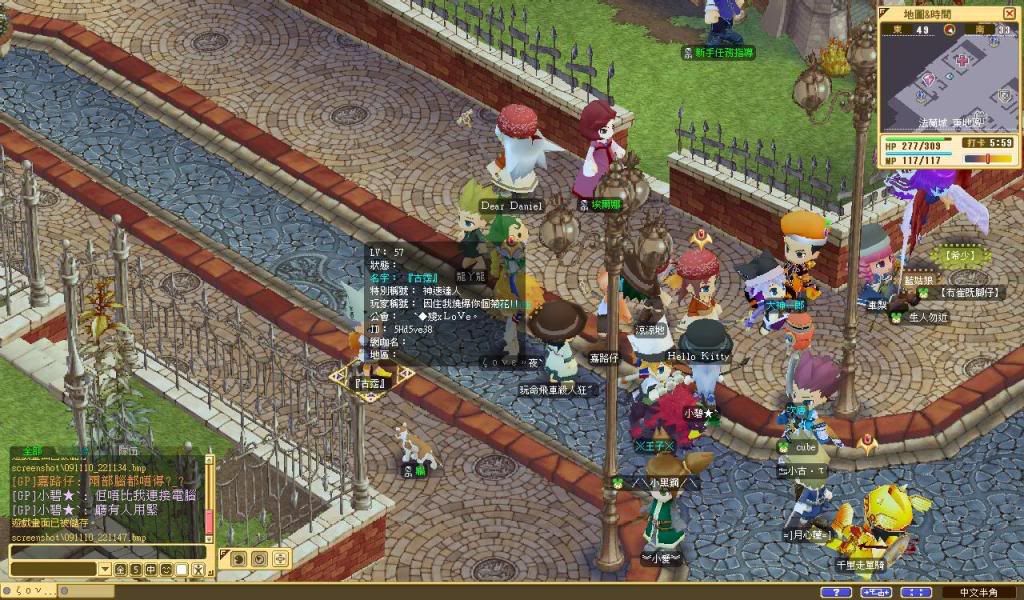Click the four-dots button in bottom bar

(916, 592)
